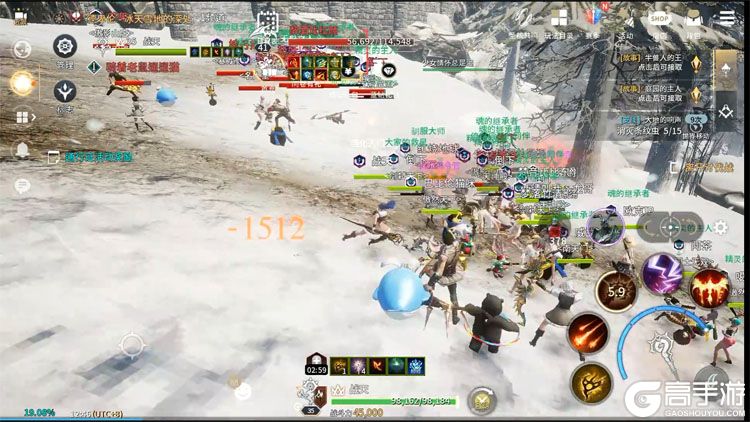Image resolution: width=750 pixels, height=422 pixels.
Task: Activate the red flame wings skill
Action: (x=709, y=289)
